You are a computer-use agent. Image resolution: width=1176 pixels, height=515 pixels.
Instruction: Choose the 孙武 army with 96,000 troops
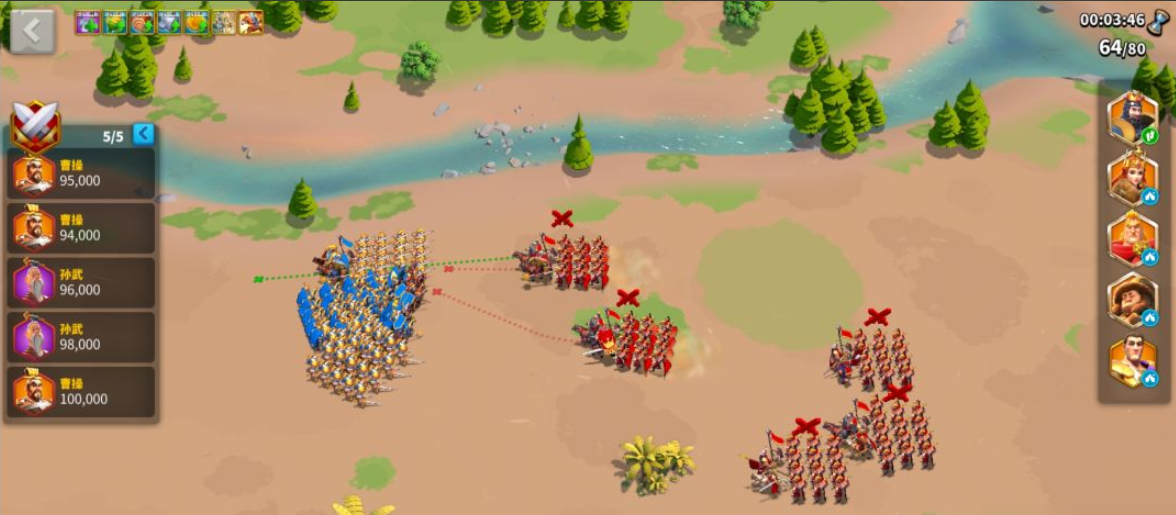click(80, 282)
